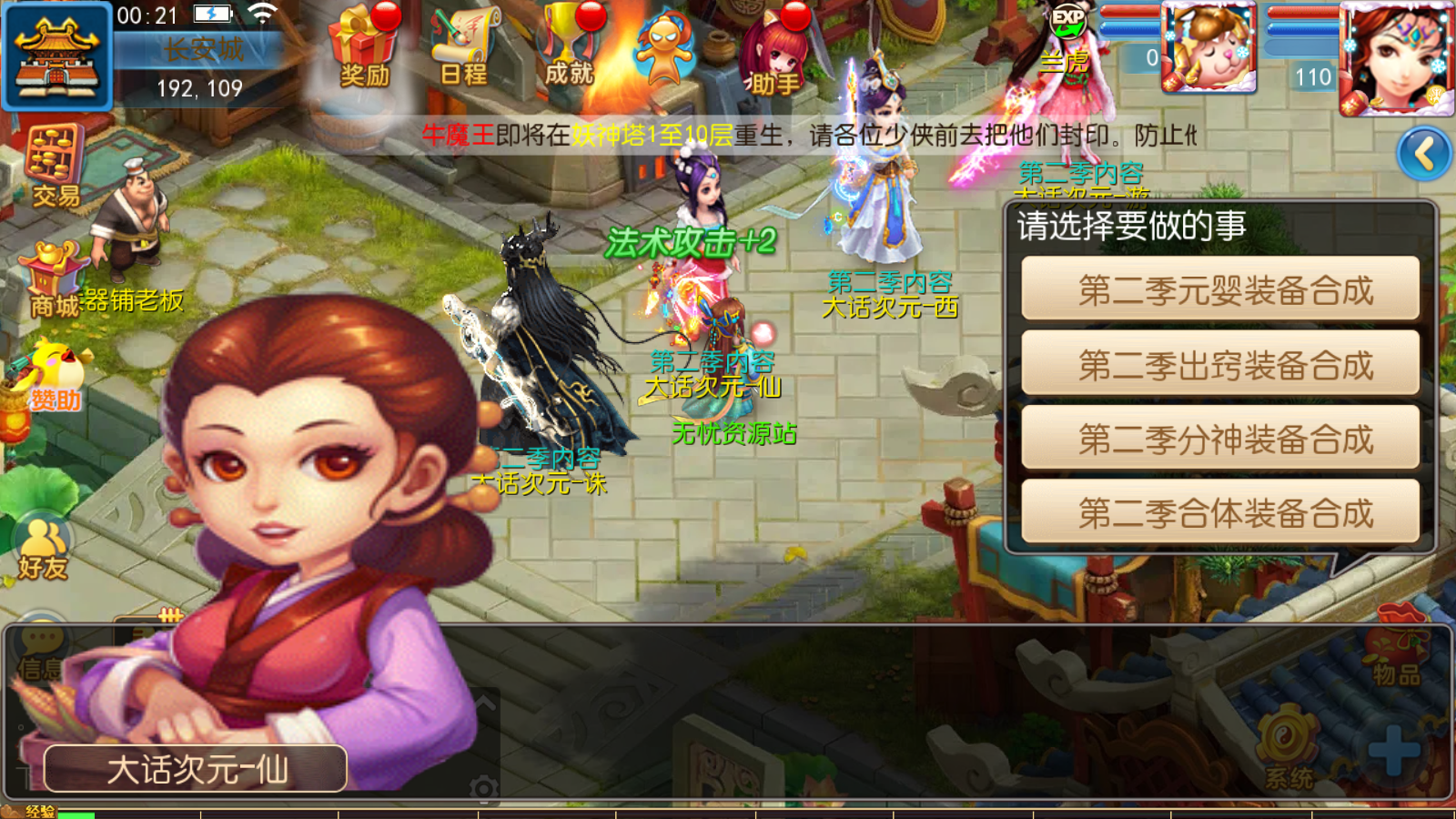Open the 奖励 rewards gift icon
The image size is (1456, 819).
[x=365, y=47]
